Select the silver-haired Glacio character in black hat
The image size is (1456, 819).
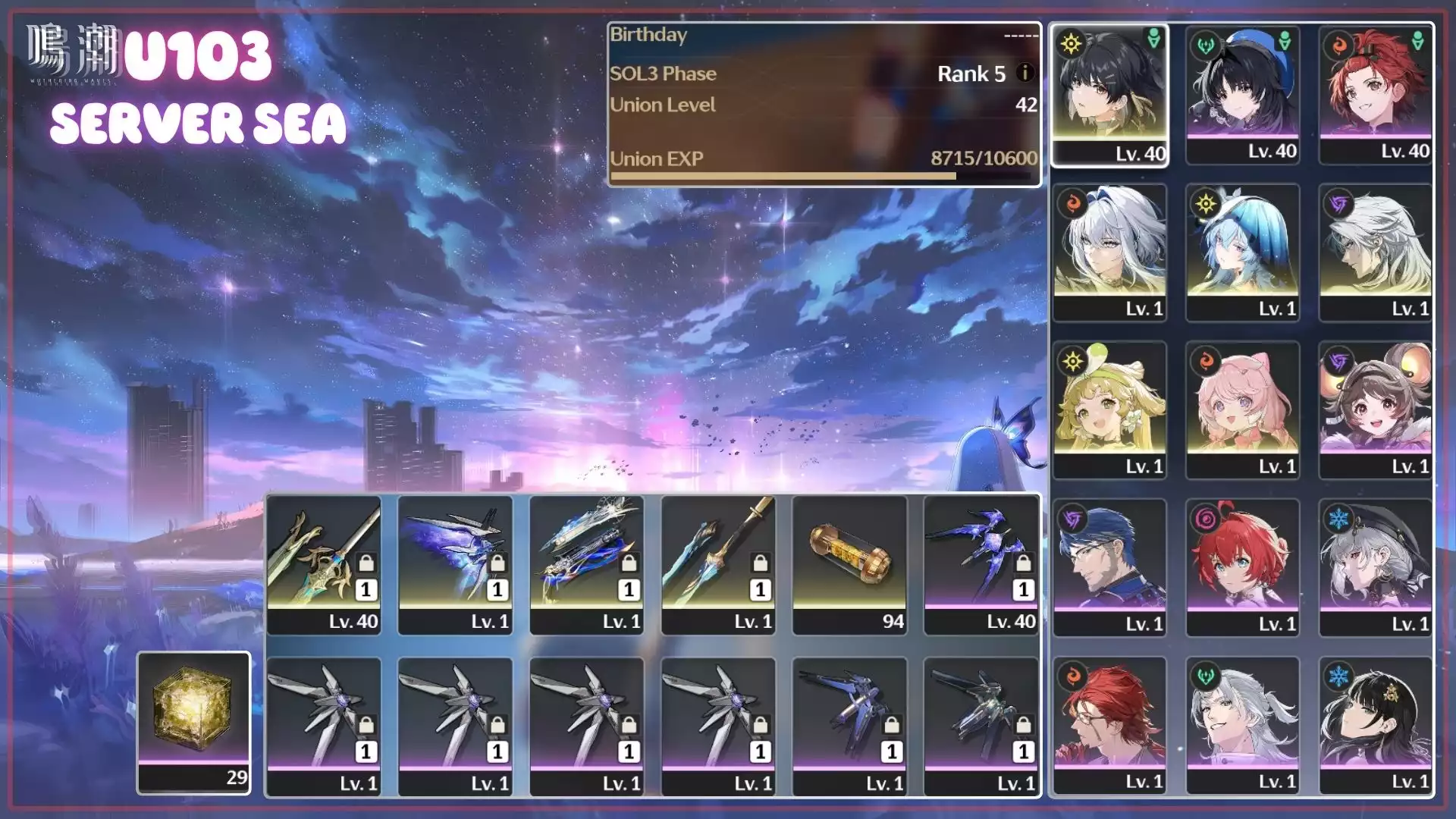tap(1376, 567)
